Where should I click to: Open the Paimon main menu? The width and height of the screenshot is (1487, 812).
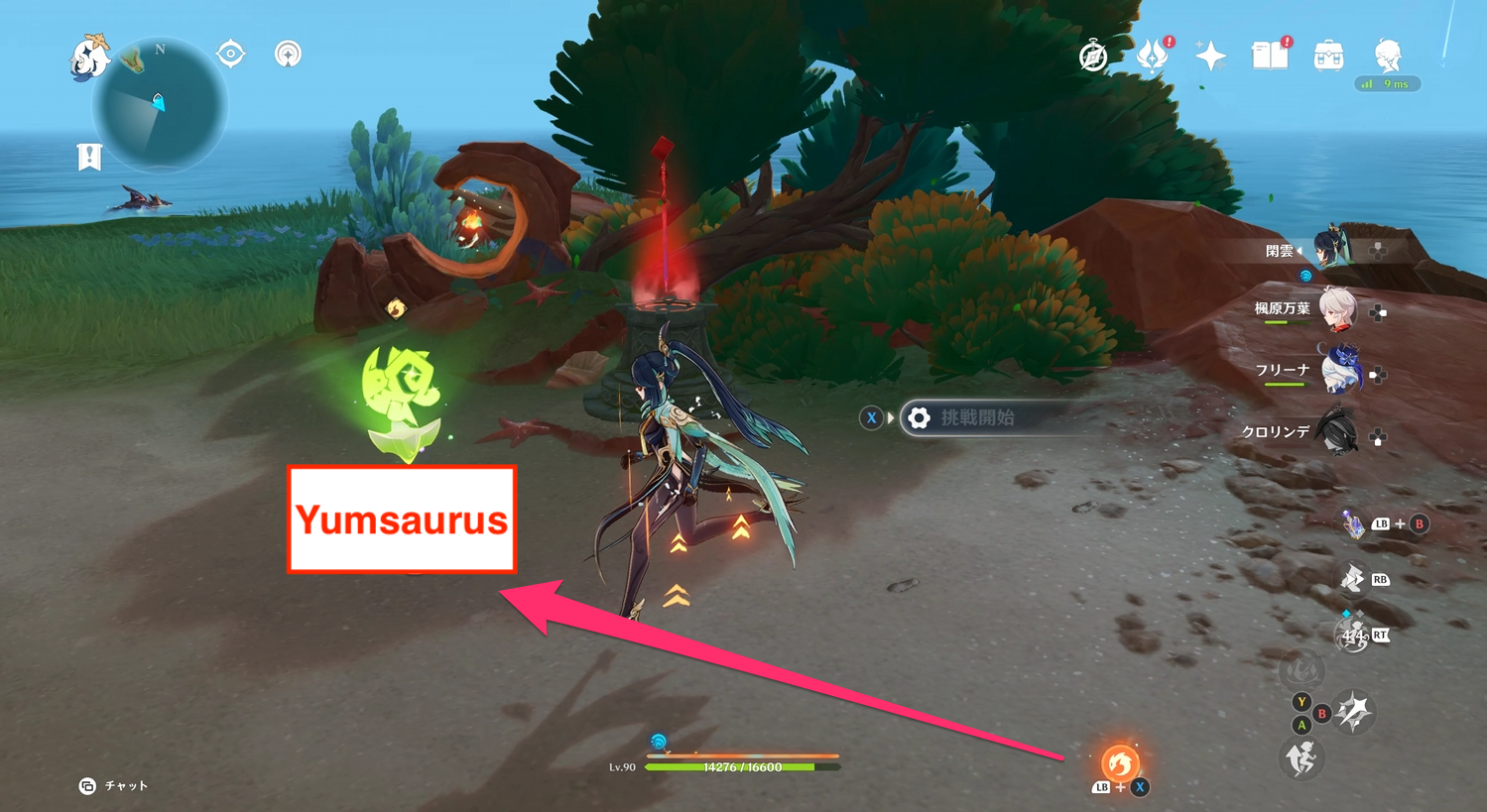point(89,57)
